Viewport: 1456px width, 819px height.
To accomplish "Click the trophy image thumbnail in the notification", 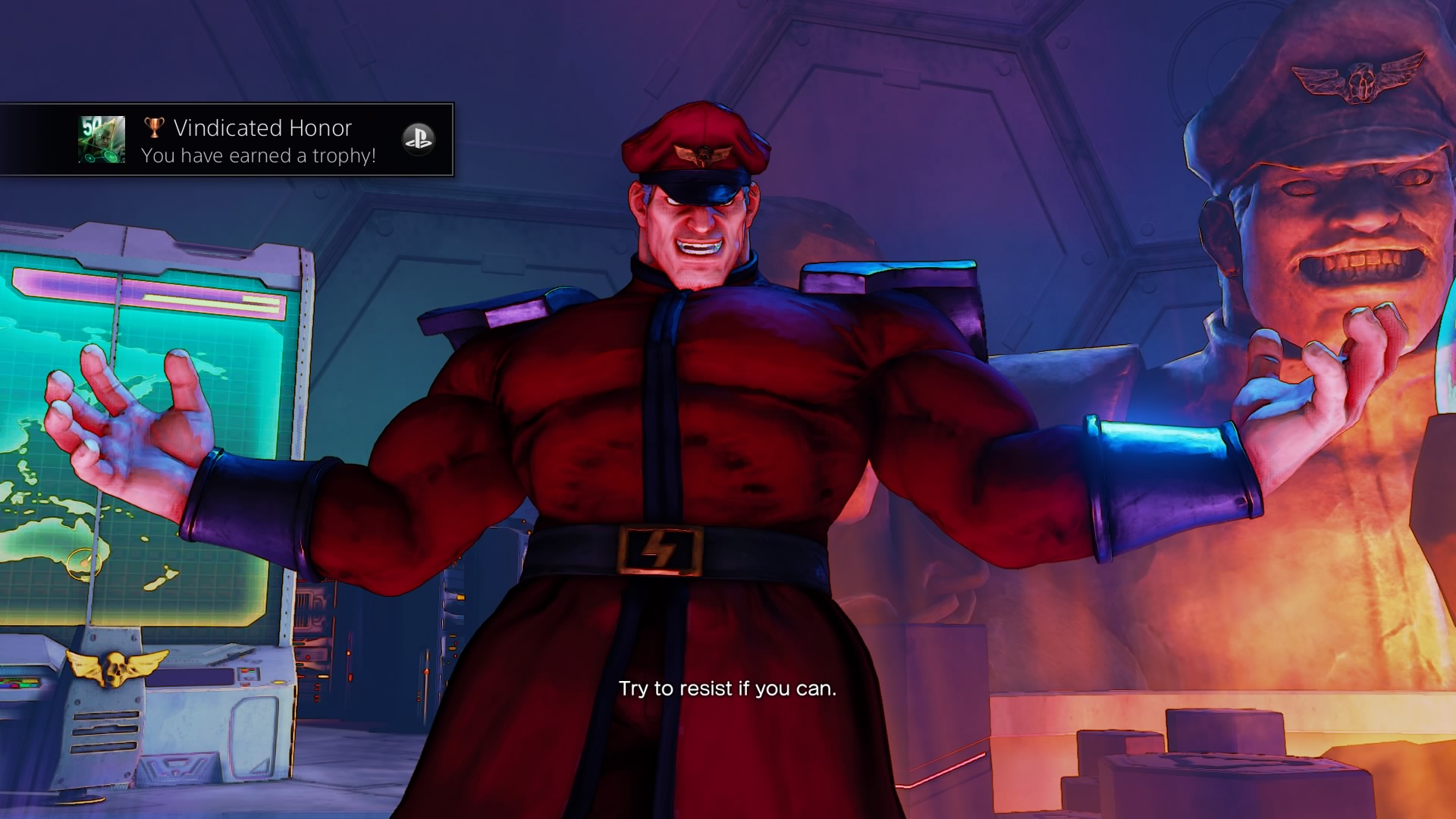I will click(x=102, y=140).
